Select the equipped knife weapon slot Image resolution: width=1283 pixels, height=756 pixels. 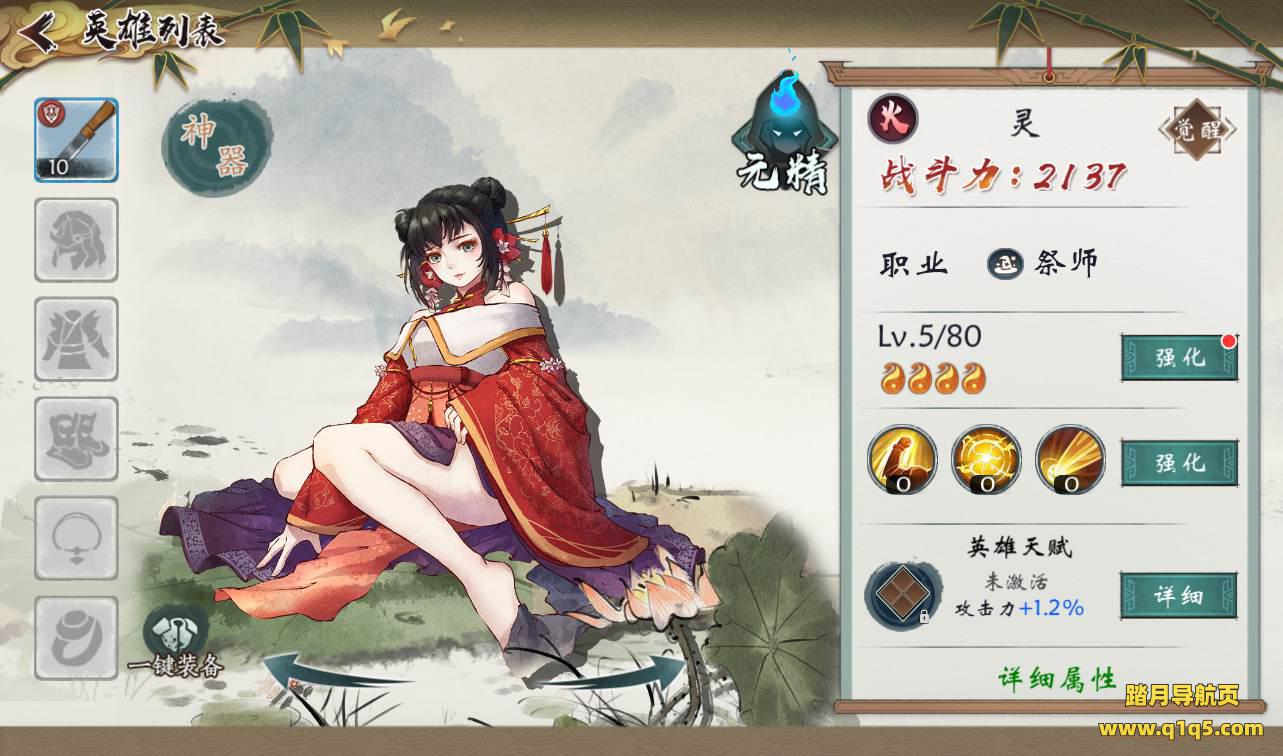pyautogui.click(x=76, y=140)
